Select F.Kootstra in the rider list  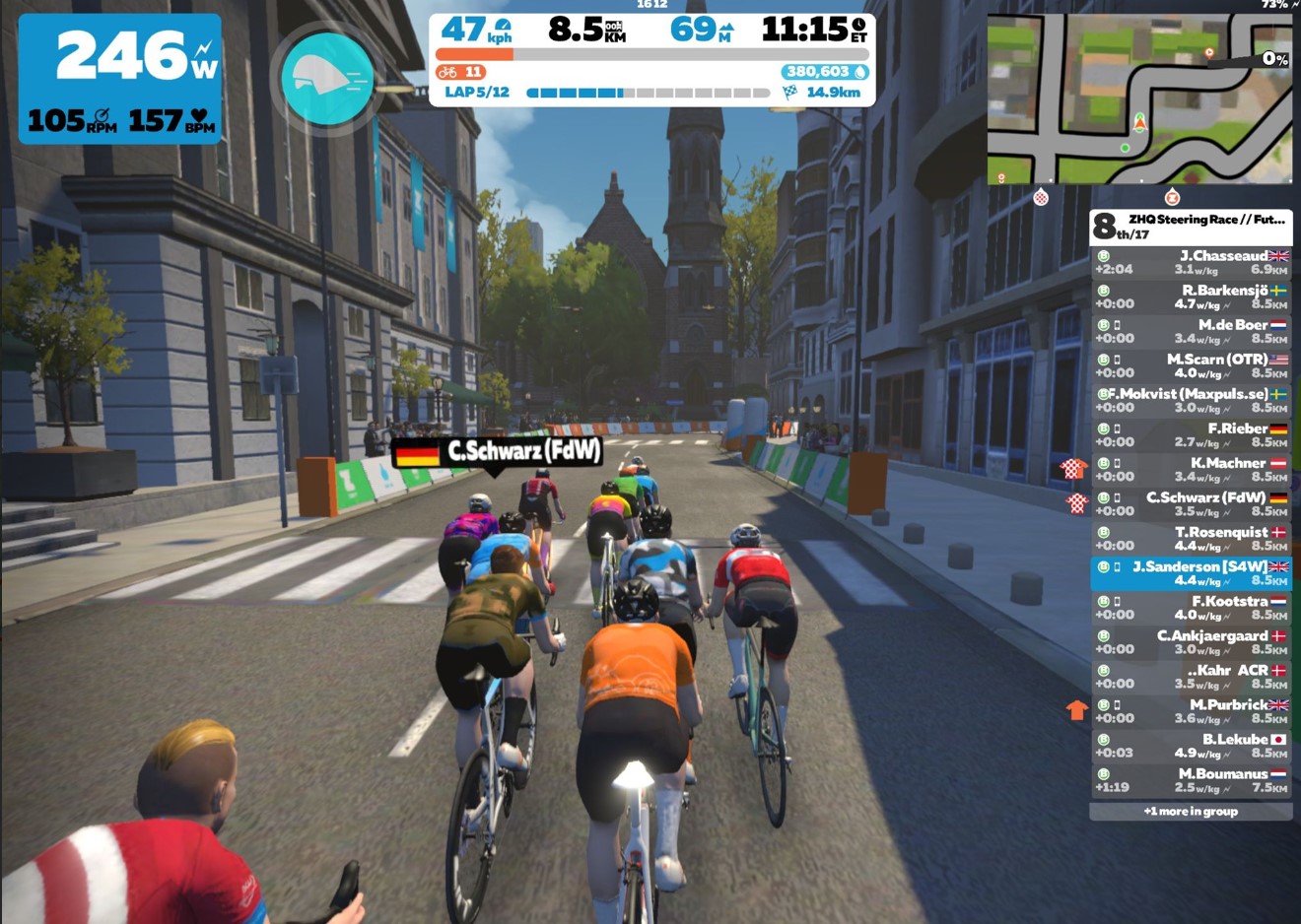click(x=1191, y=607)
